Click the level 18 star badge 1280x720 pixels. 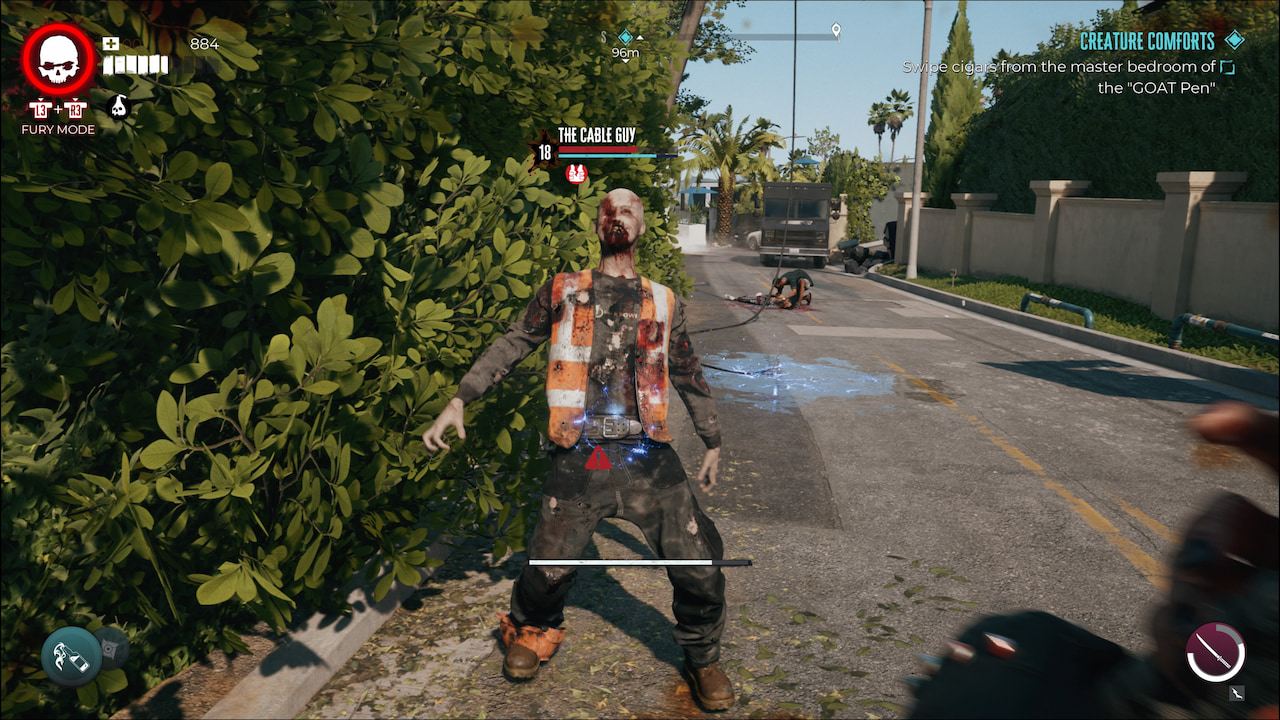point(546,150)
